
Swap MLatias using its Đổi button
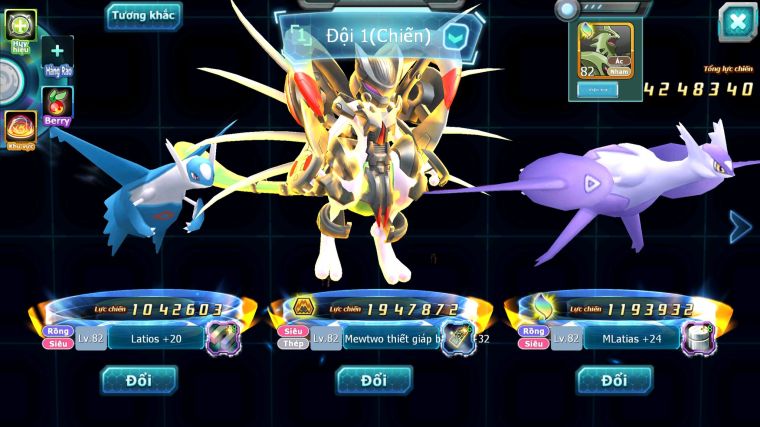614,380
